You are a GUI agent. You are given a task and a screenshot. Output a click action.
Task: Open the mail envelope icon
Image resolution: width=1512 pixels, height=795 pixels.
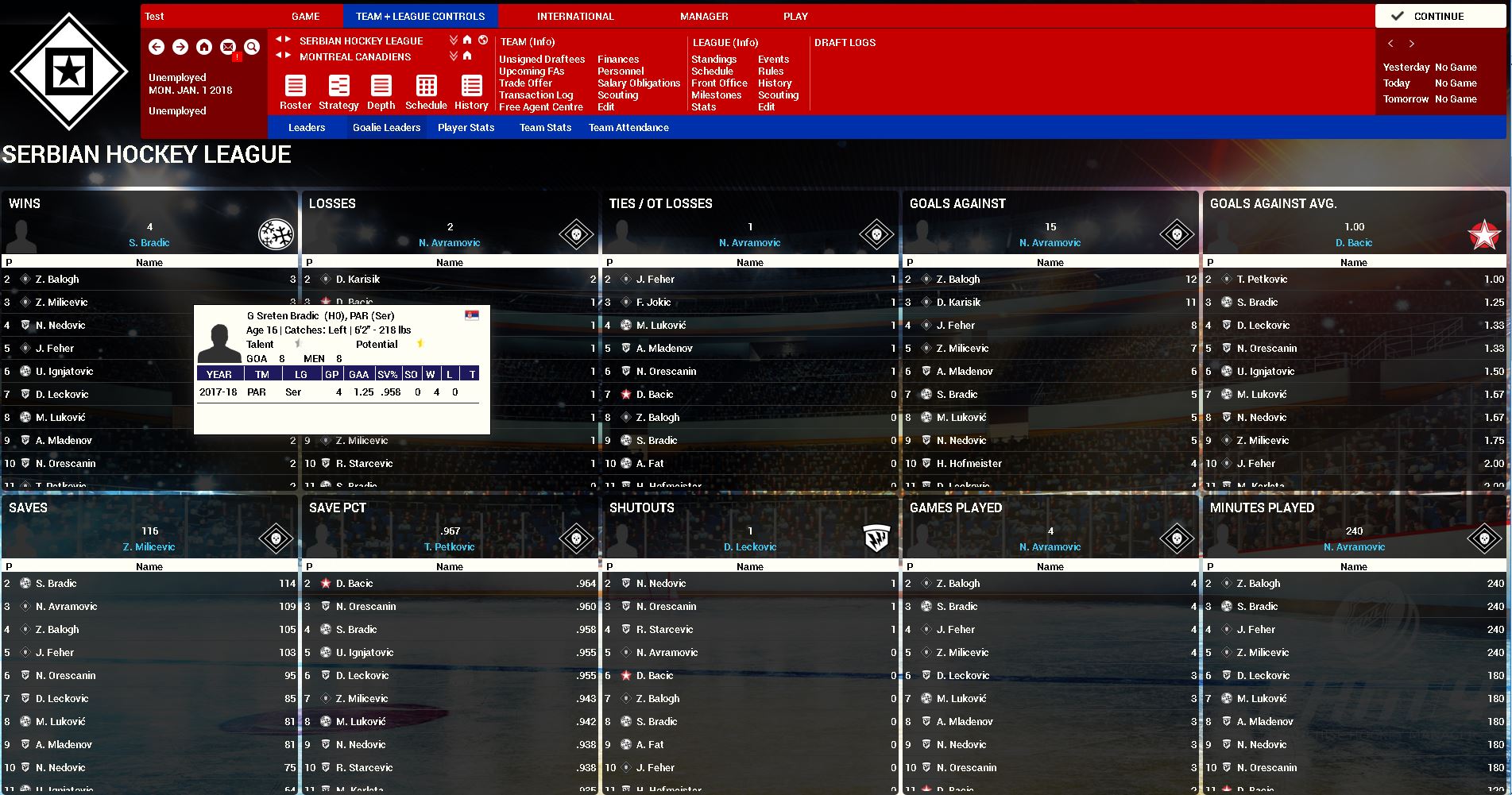228,47
